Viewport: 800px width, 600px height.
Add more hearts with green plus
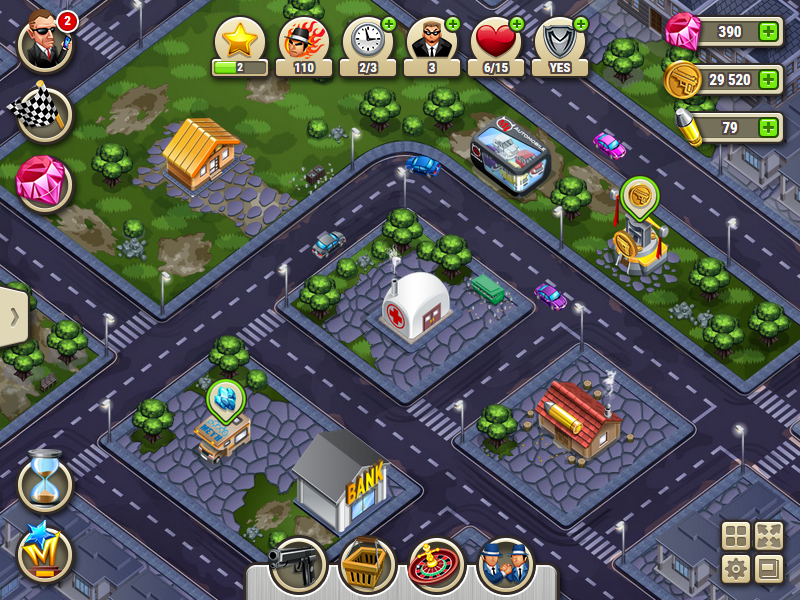click(x=517, y=24)
